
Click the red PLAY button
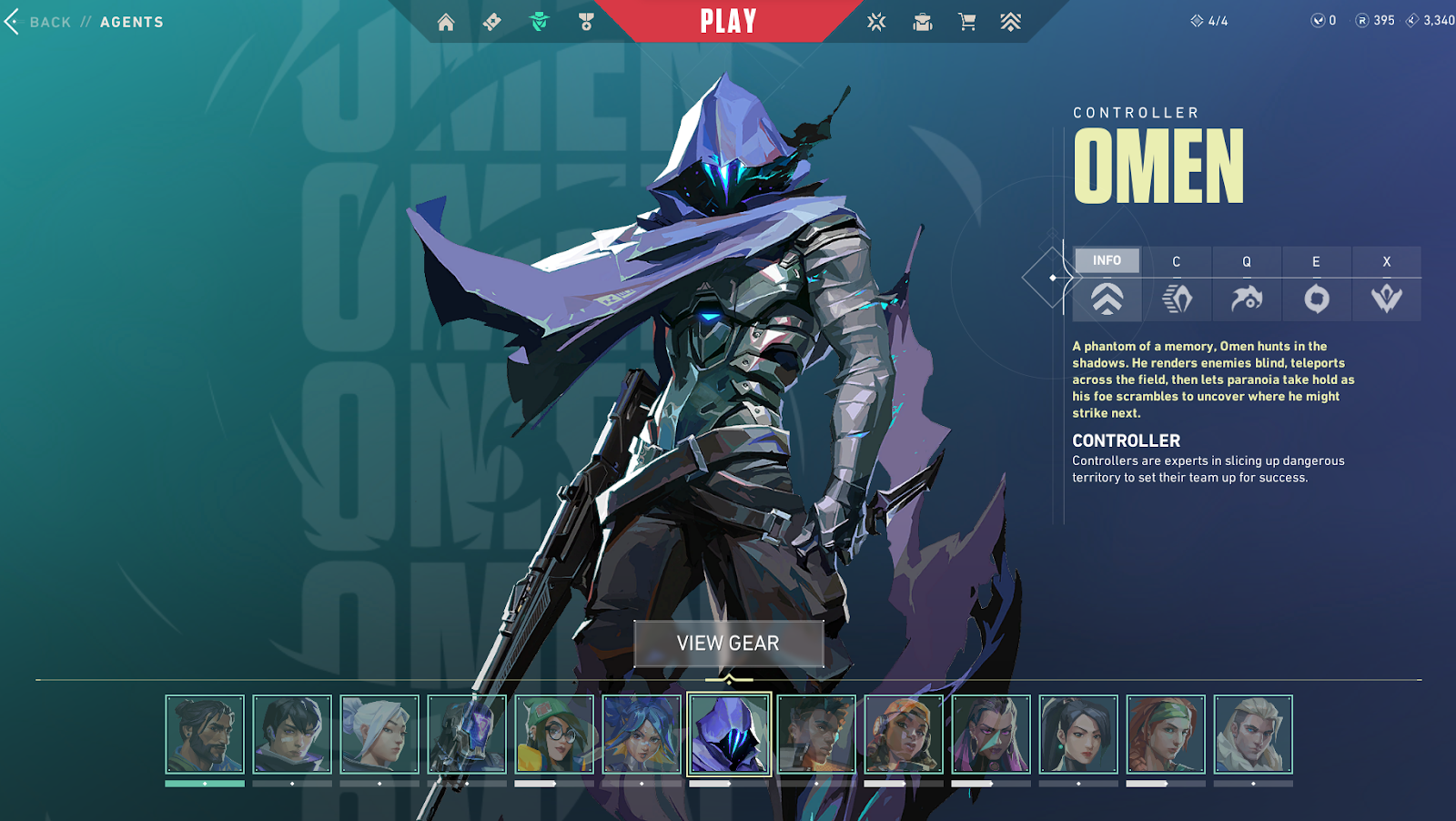pos(728,21)
